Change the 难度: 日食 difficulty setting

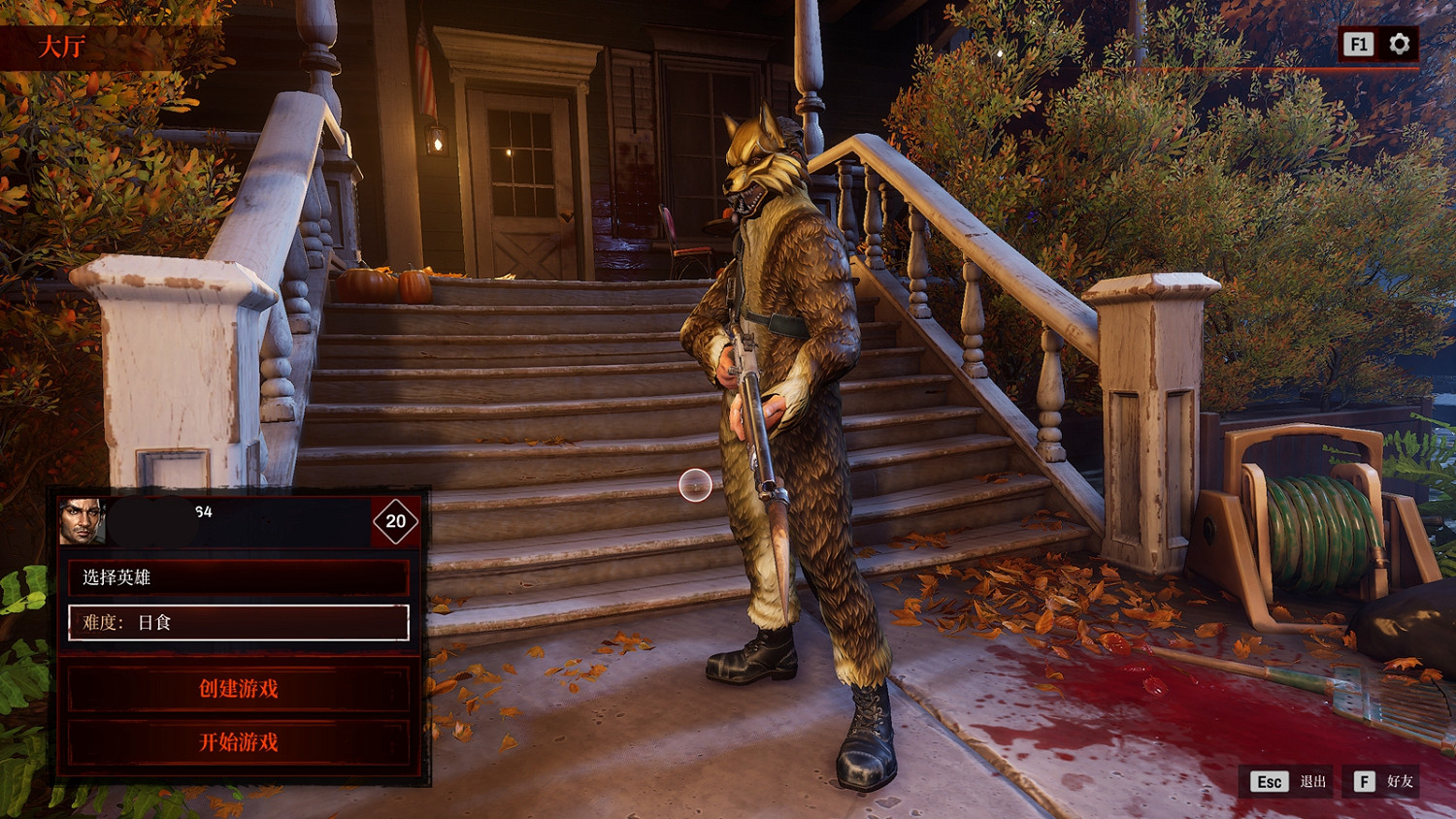[x=238, y=623]
